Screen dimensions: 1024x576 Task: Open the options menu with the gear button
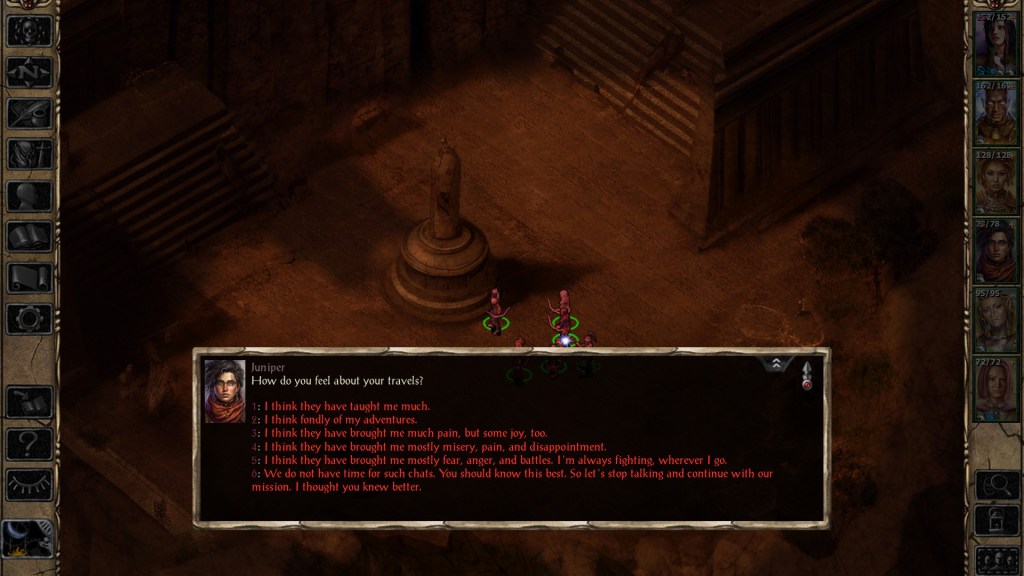(29, 319)
